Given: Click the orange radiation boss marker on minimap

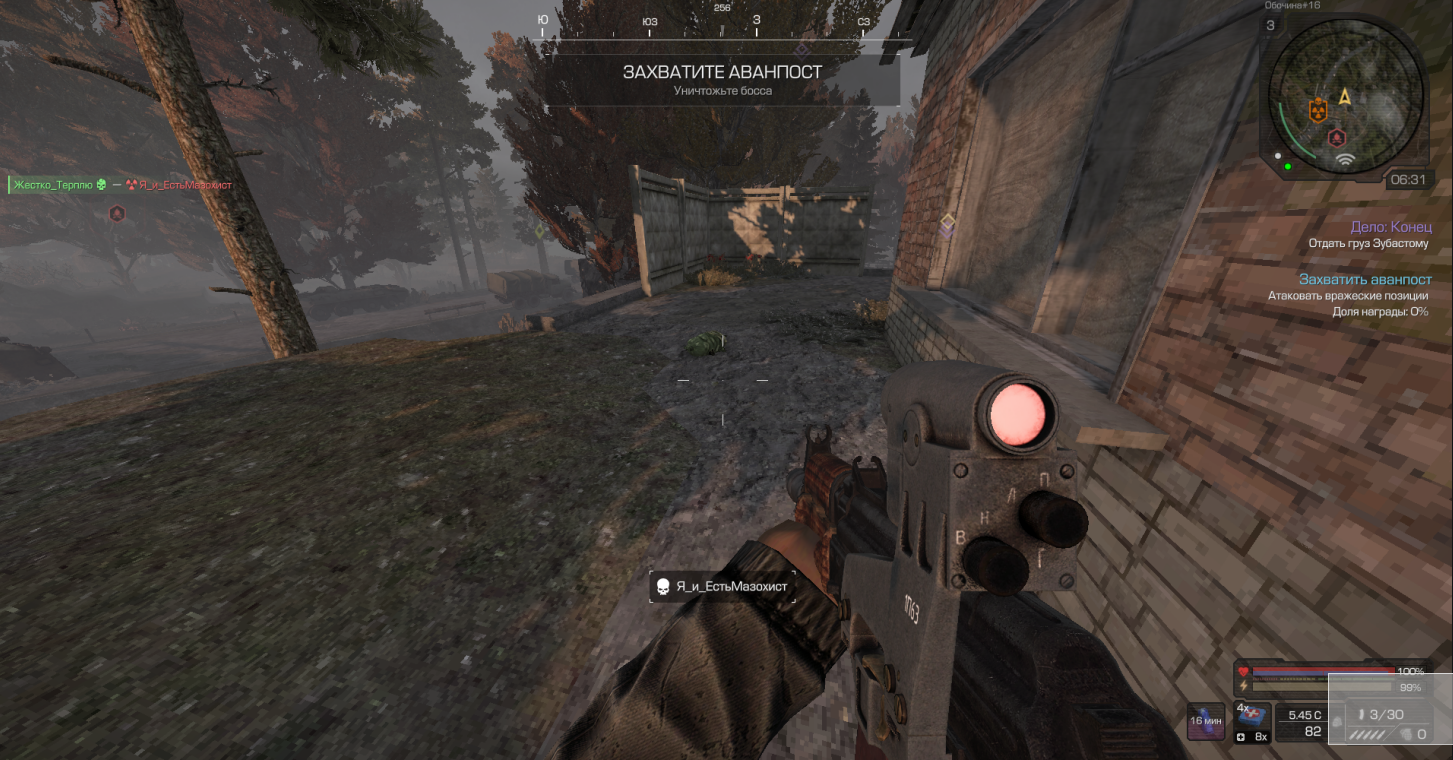Looking at the screenshot, I should 1317,109.
